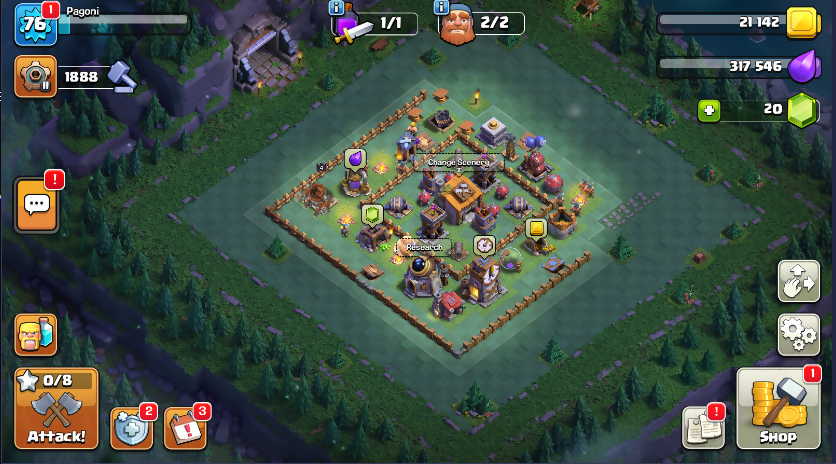
Task: Tap the clock bubble above the tower
Action: point(484,245)
